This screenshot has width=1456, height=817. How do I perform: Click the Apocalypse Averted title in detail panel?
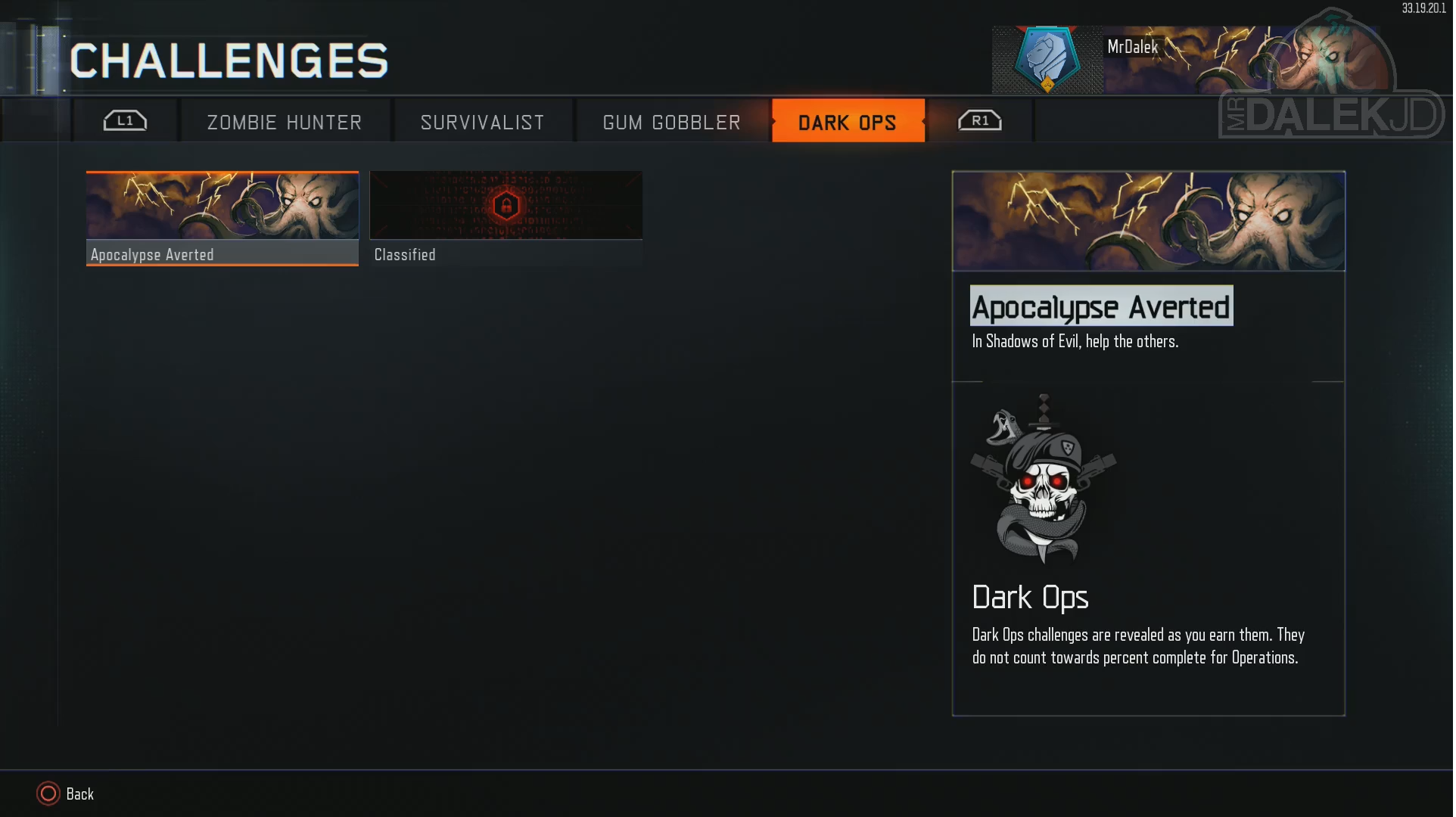(x=1100, y=306)
